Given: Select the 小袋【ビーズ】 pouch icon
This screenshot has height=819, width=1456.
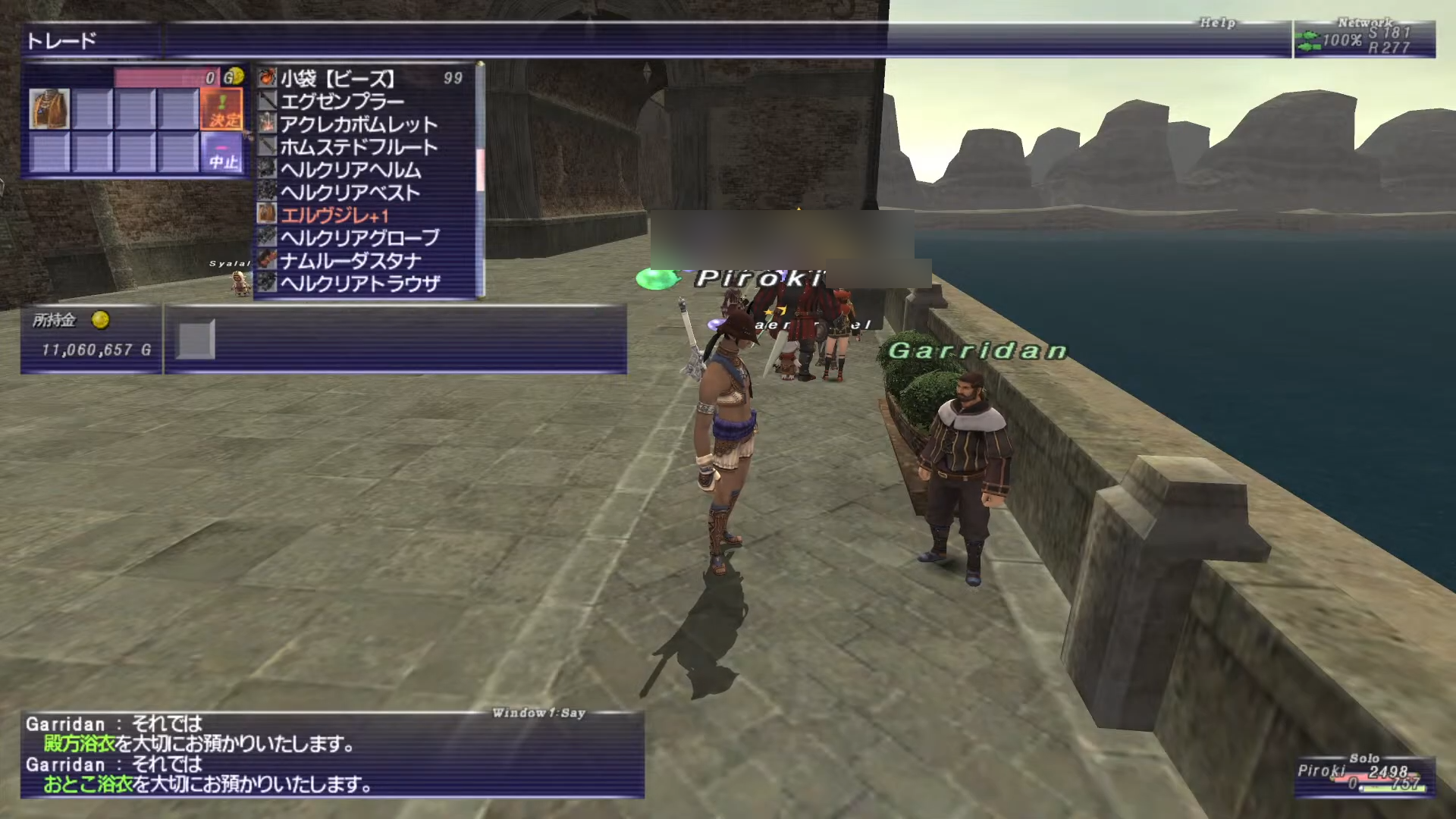Looking at the screenshot, I should (x=265, y=77).
